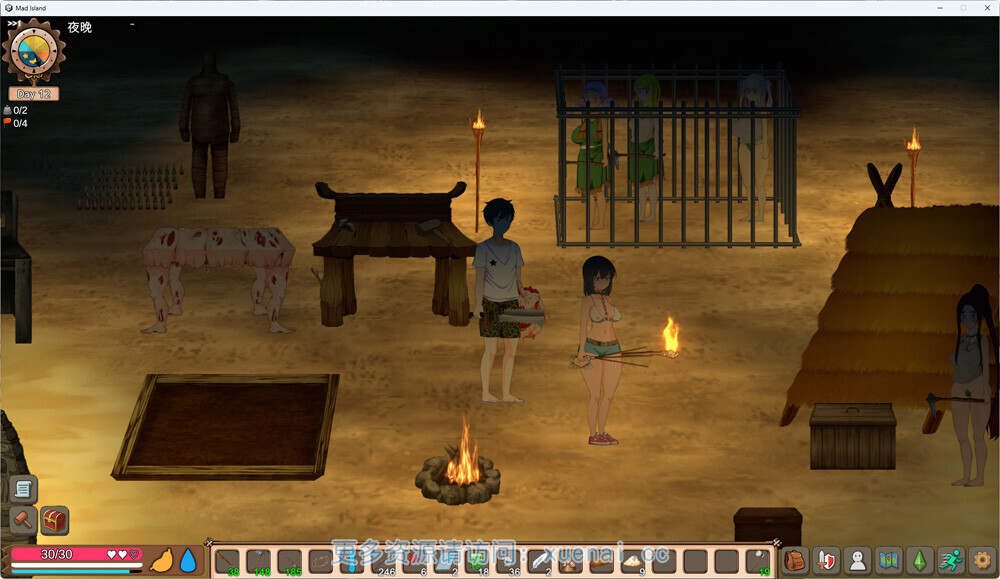Open the red treasure chest menu

click(54, 520)
